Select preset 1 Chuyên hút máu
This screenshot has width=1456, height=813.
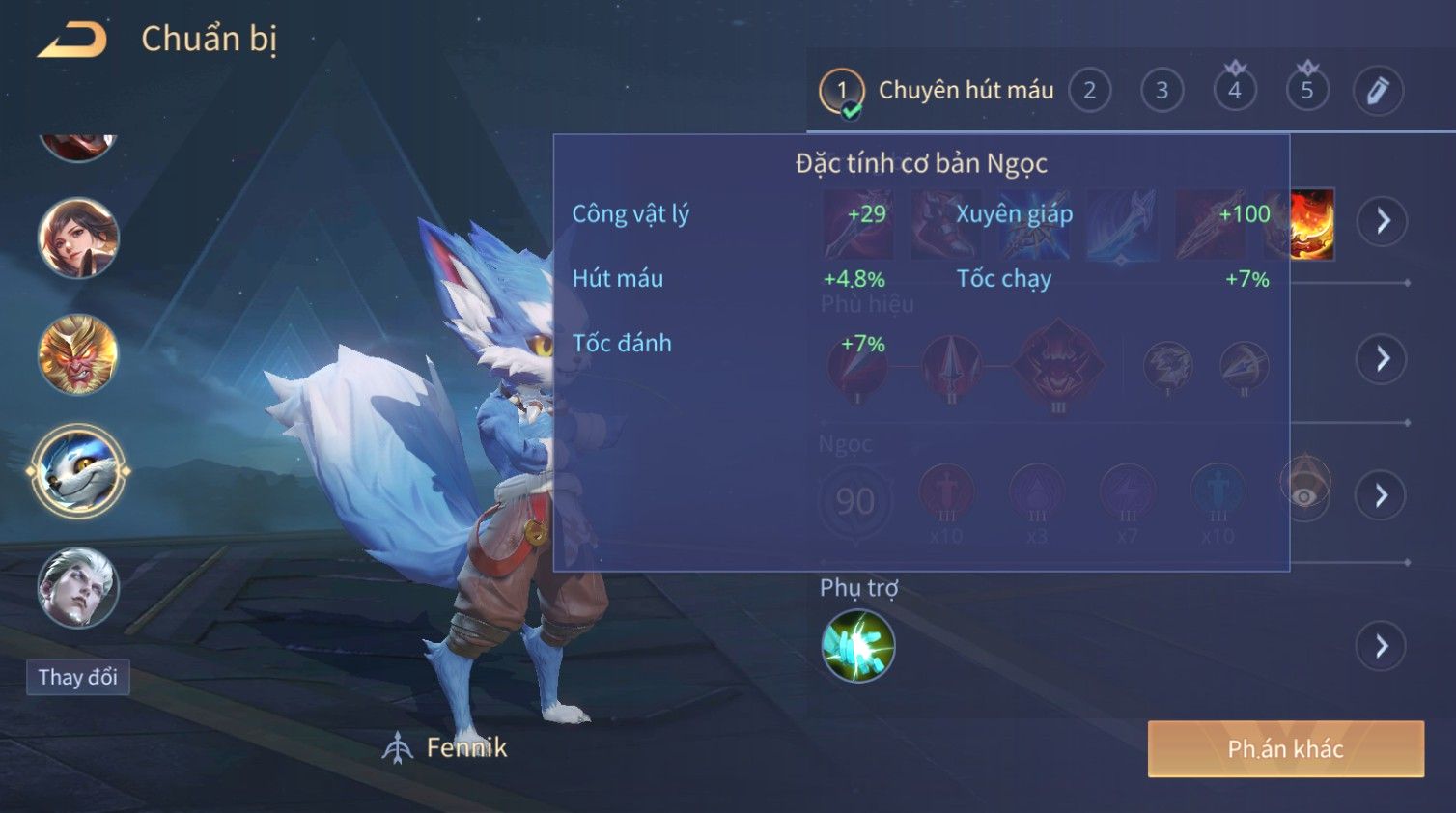click(937, 91)
